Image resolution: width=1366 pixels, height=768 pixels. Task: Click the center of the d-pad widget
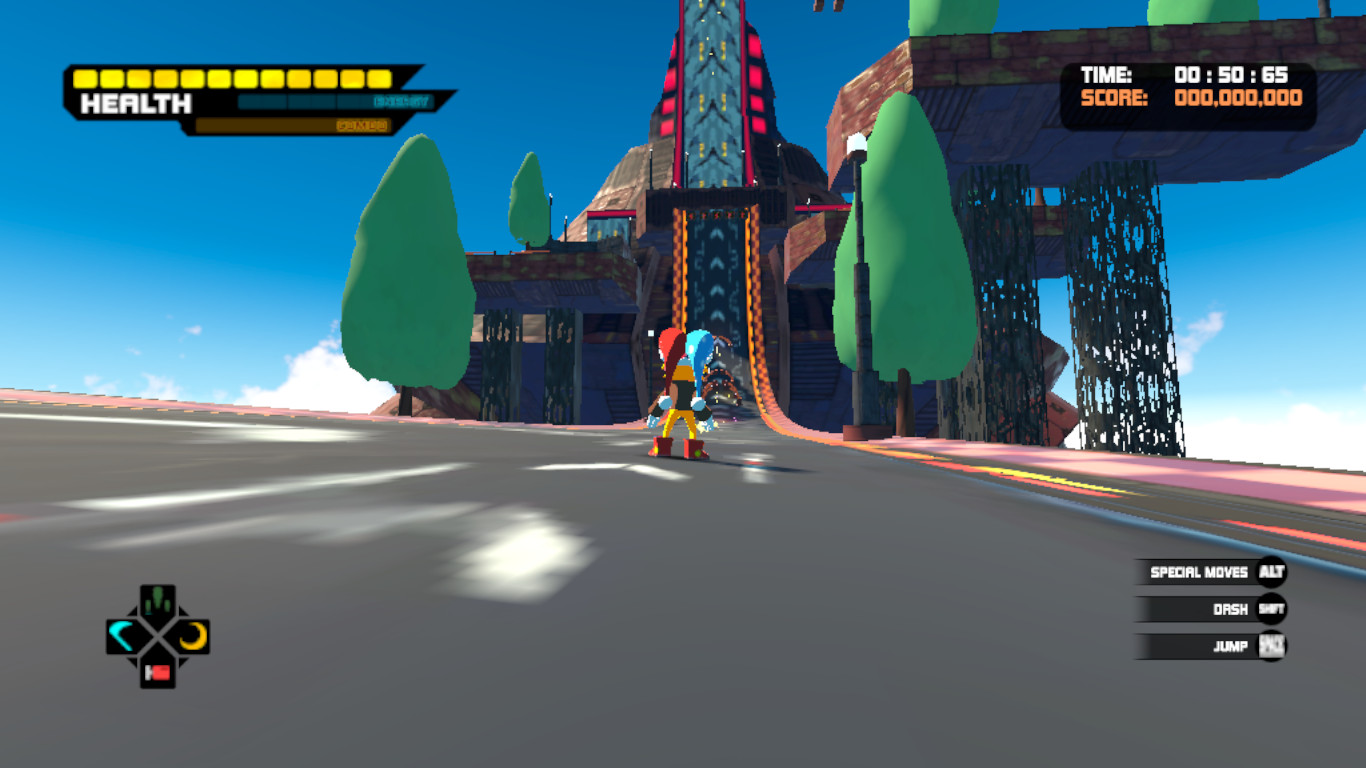157,637
